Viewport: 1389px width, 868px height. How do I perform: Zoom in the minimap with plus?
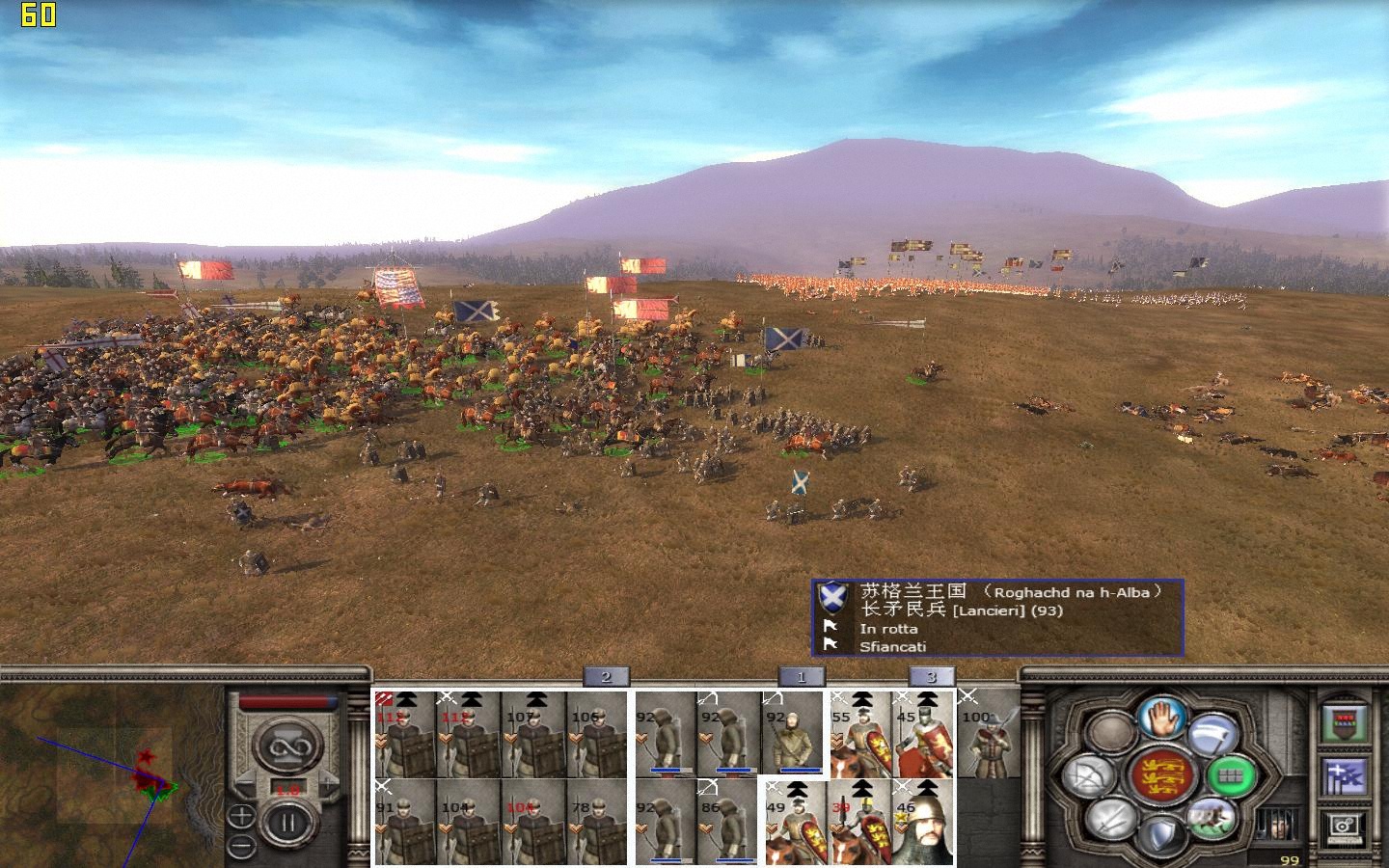point(242,817)
